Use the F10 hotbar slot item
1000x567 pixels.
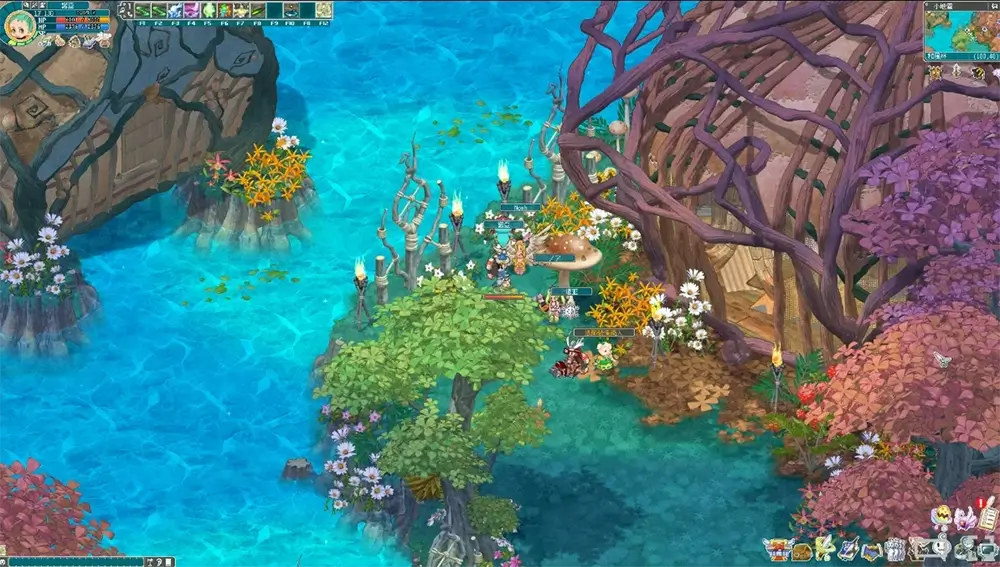[x=290, y=10]
